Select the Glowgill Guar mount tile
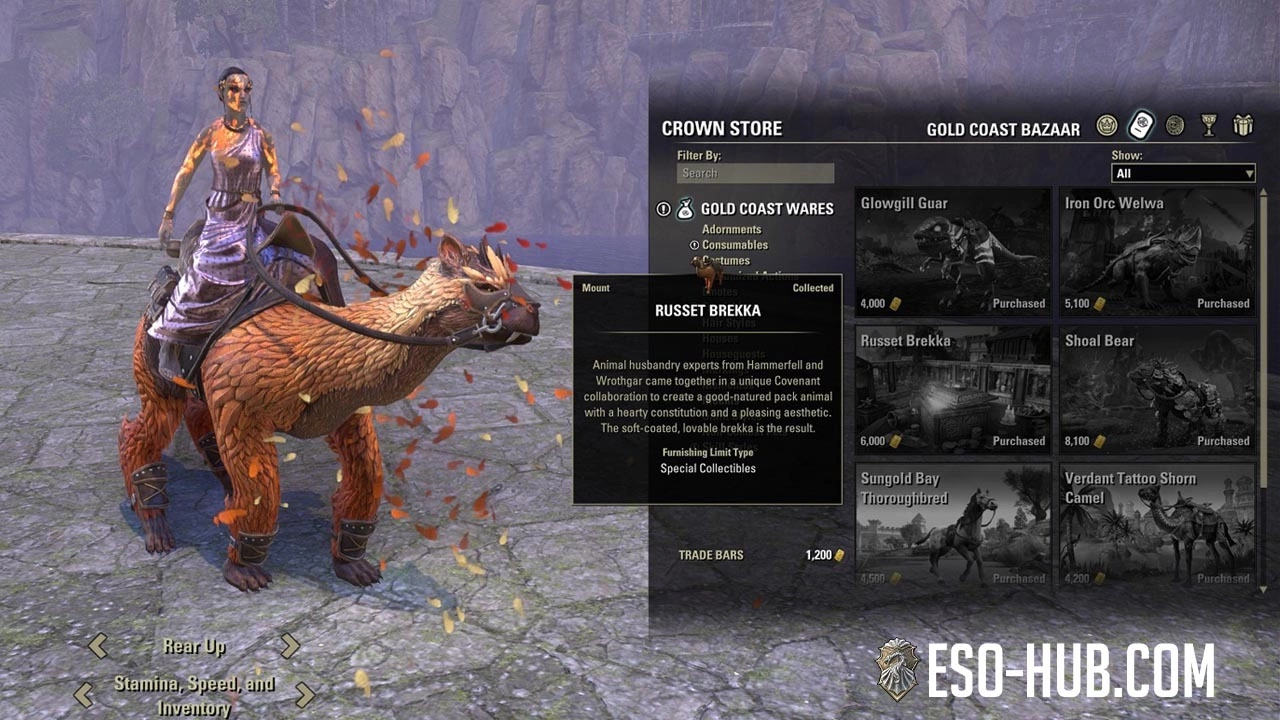 [953, 252]
